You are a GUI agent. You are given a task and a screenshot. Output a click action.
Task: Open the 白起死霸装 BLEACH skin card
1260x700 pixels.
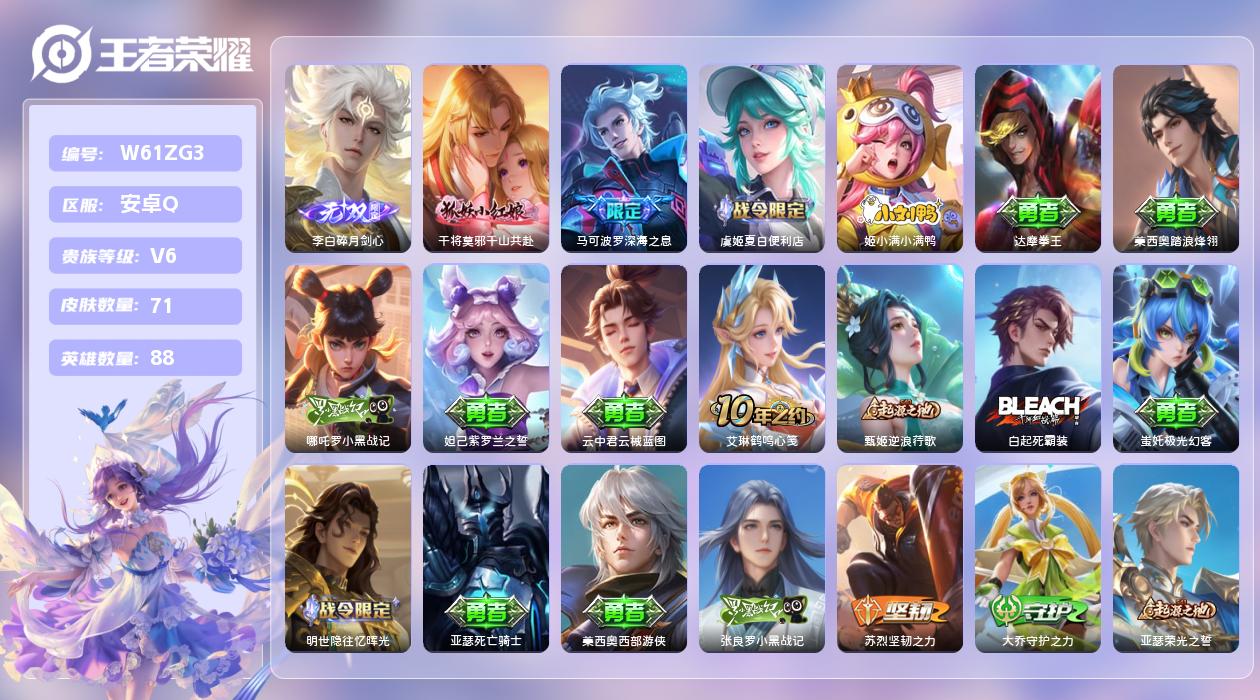pos(1038,358)
